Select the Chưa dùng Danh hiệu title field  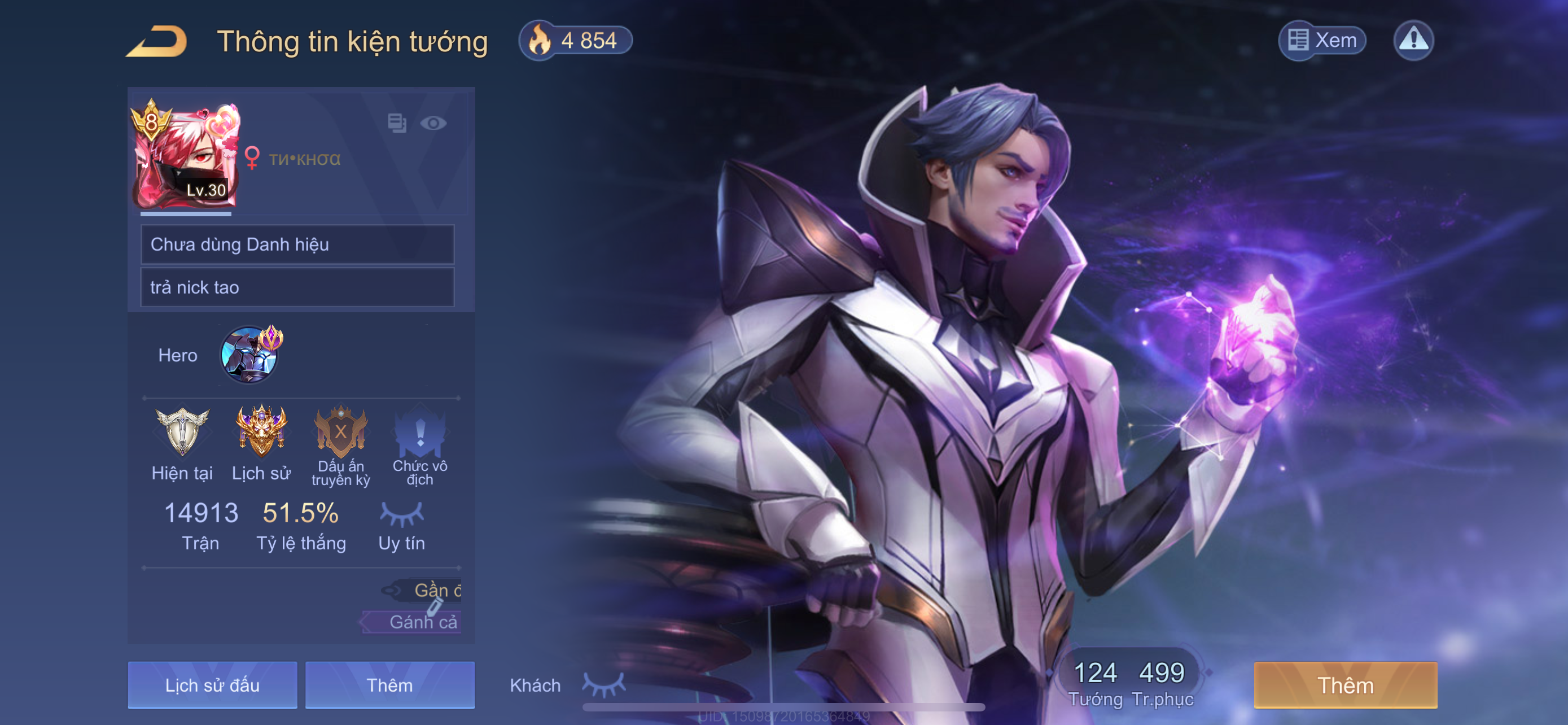coord(297,244)
